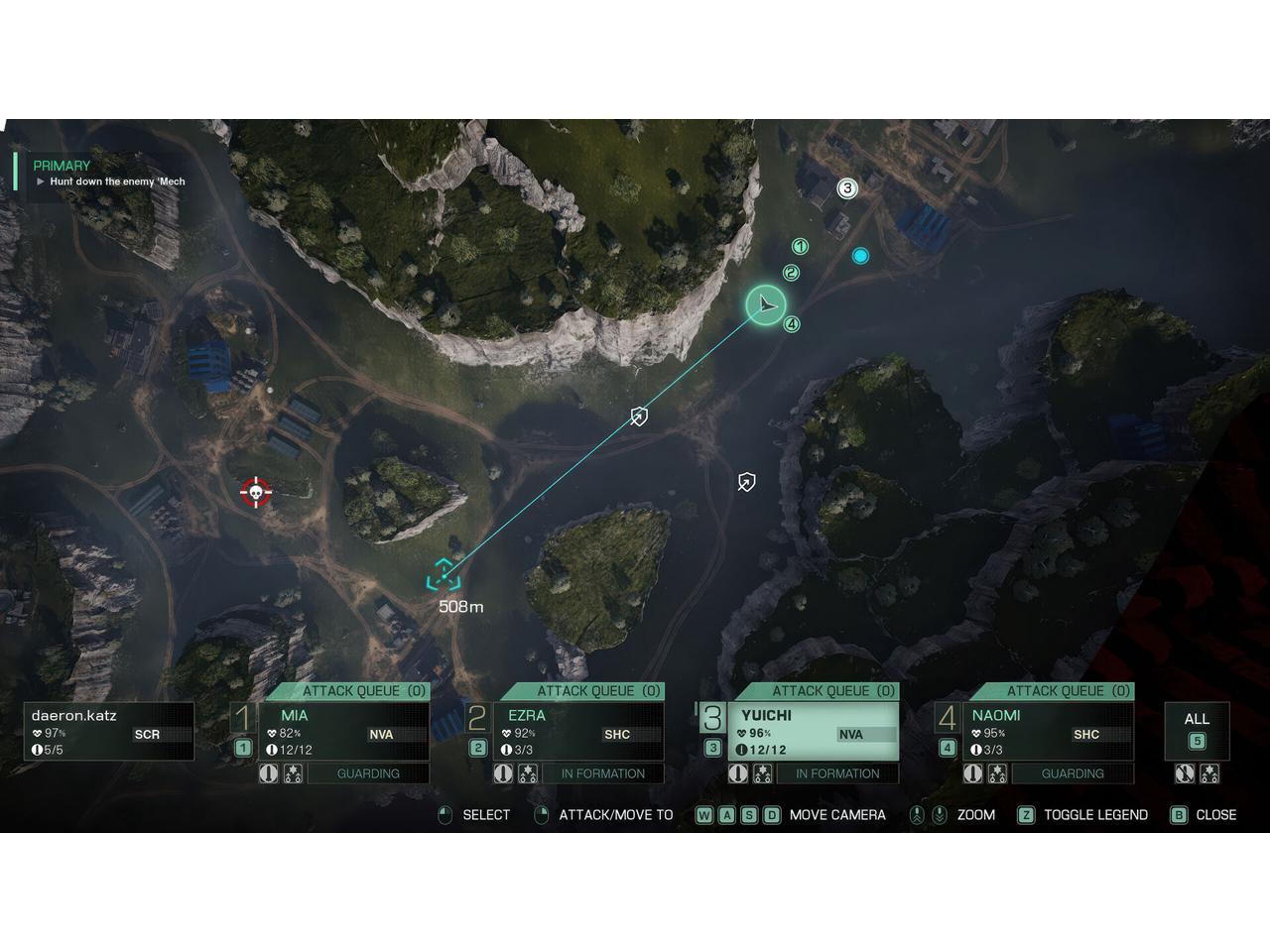Image resolution: width=1270 pixels, height=952 pixels.
Task: Click Naomi's GUARDING status label
Action: pos(1072,773)
